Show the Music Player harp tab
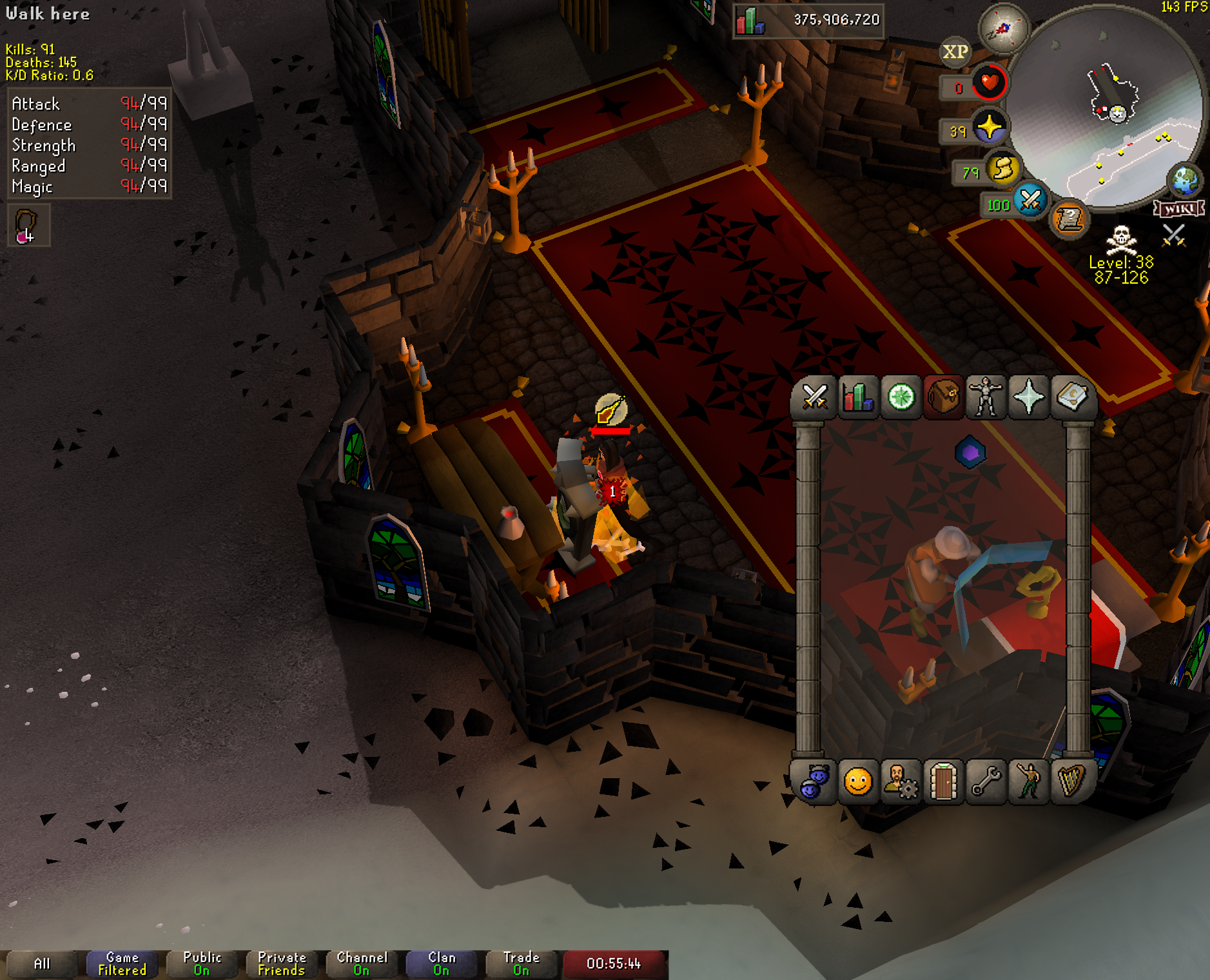The height and width of the screenshot is (980, 1210). 1071,782
